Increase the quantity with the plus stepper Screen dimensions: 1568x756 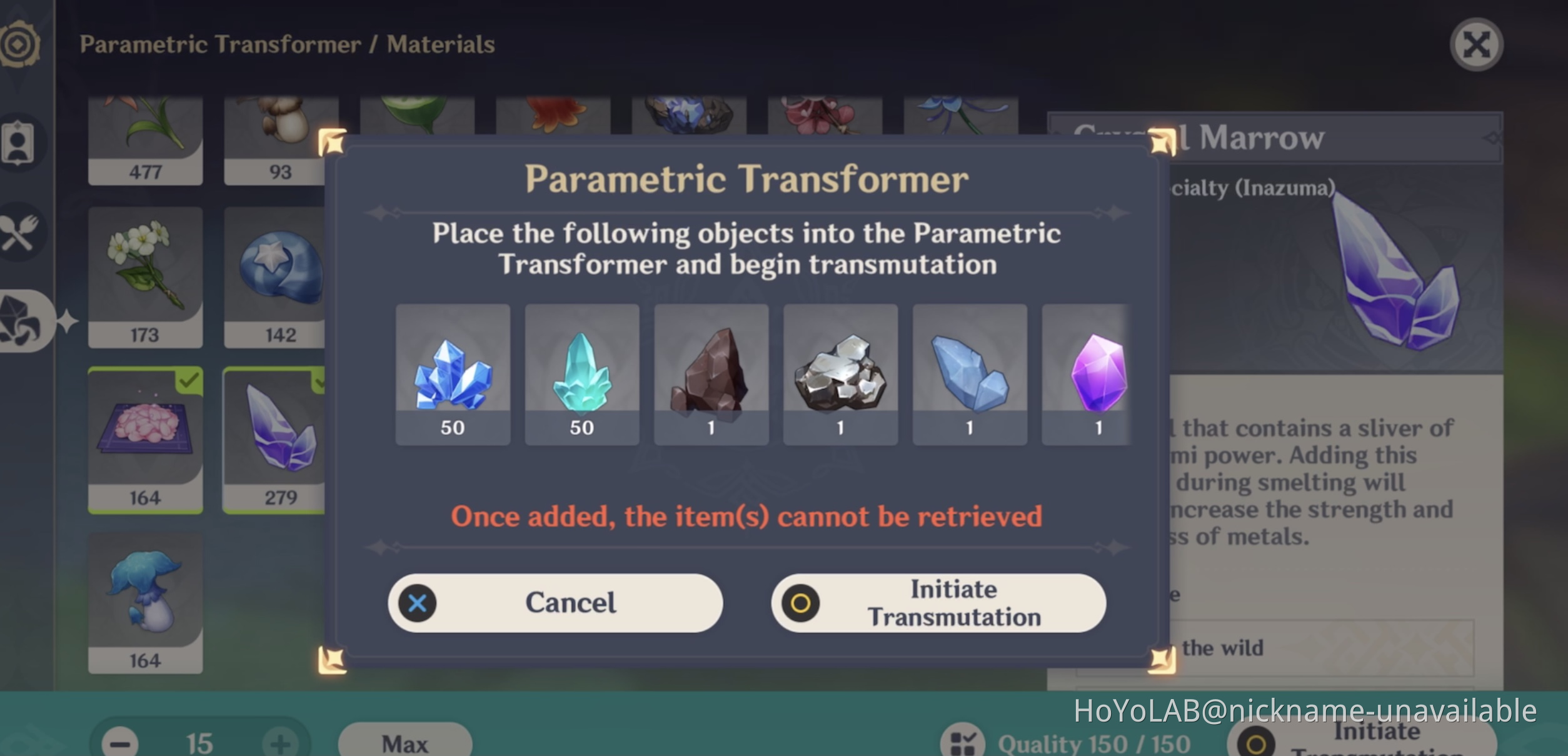click(x=281, y=743)
